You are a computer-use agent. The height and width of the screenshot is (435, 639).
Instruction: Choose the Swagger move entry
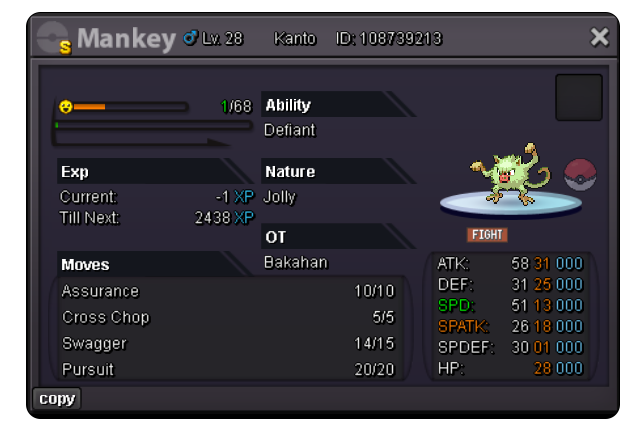228,343
